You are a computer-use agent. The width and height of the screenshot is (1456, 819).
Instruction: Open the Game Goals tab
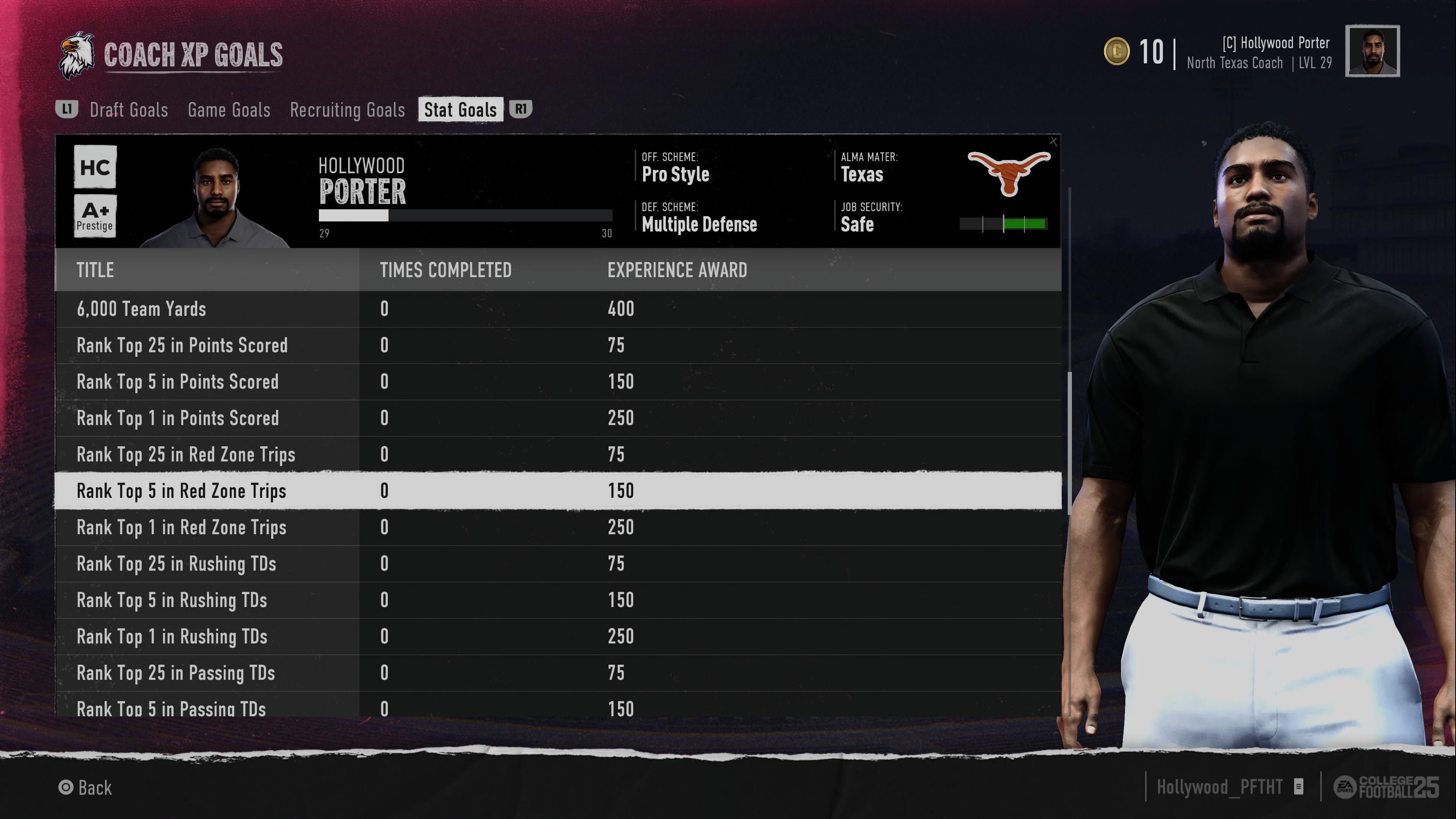[x=229, y=110]
